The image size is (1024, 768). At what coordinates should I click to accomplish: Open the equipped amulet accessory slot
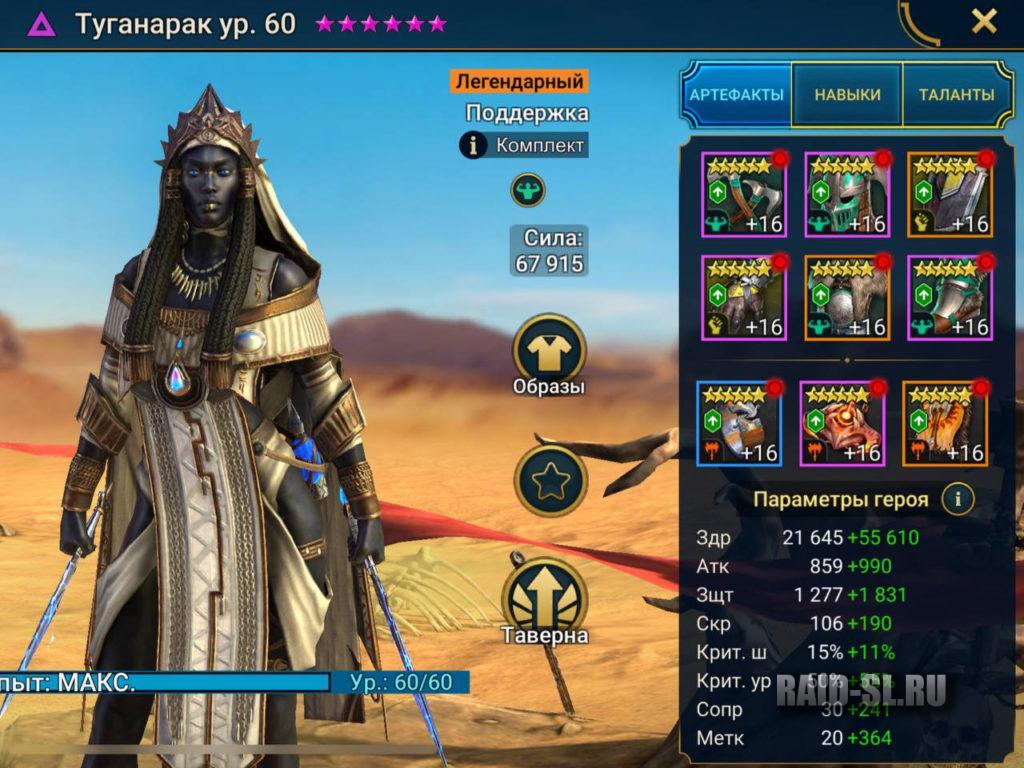[842, 423]
